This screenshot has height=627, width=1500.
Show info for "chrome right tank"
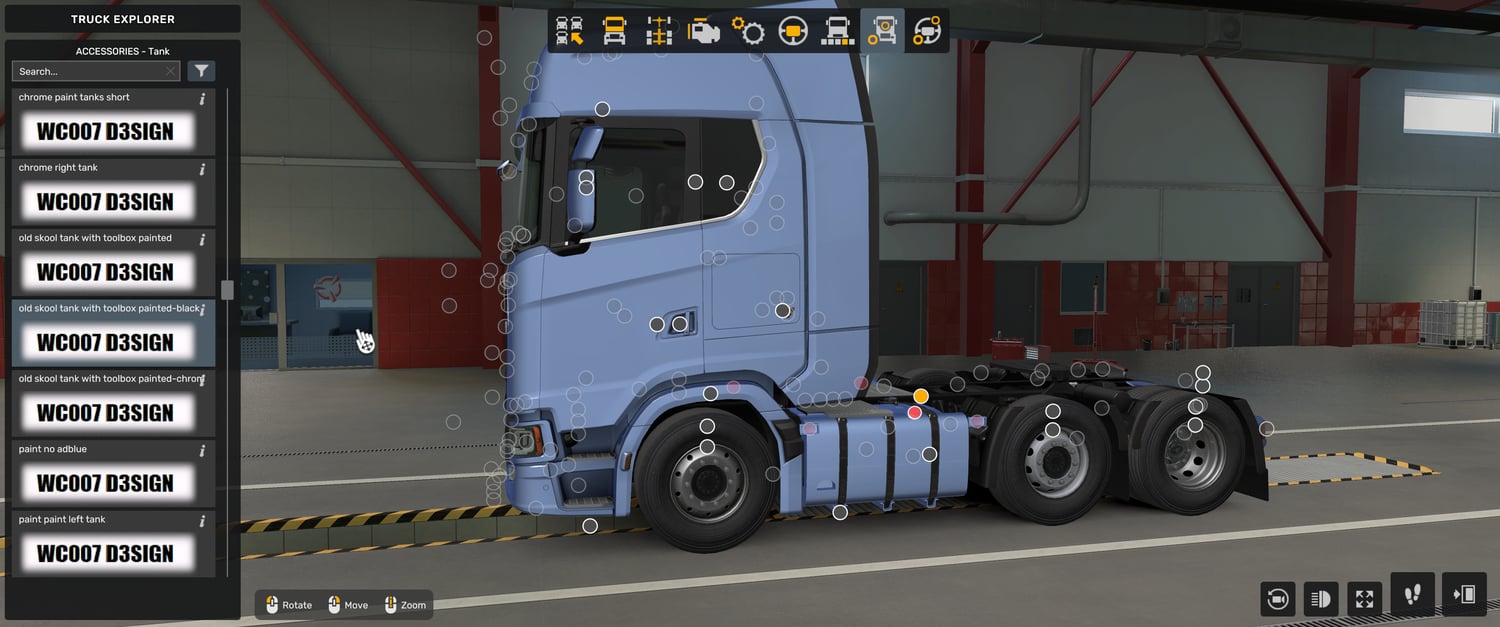tap(202, 169)
